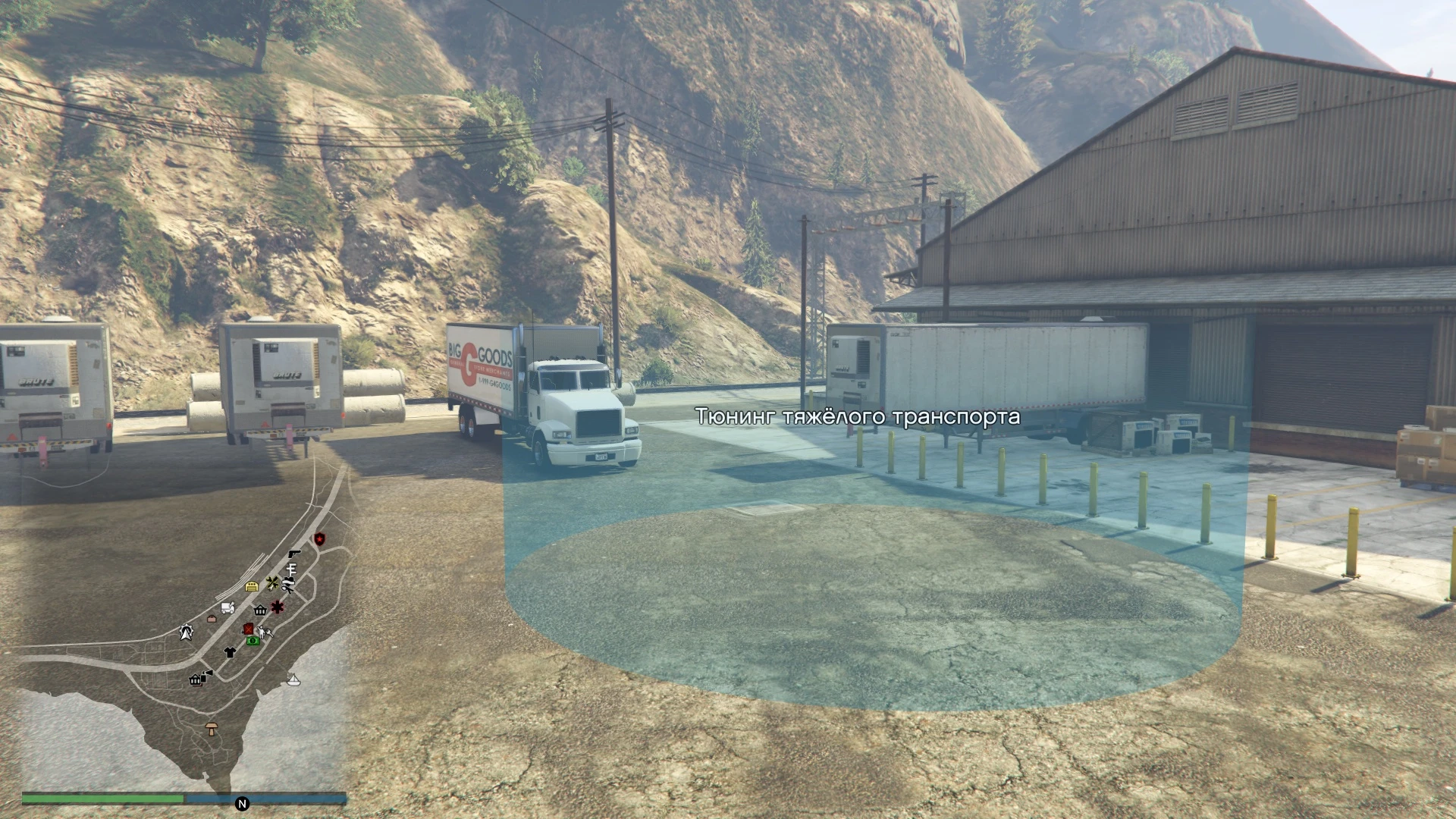Click the black t-shirt clothing store blip
This screenshot has height=819, width=1456.
coord(230,652)
